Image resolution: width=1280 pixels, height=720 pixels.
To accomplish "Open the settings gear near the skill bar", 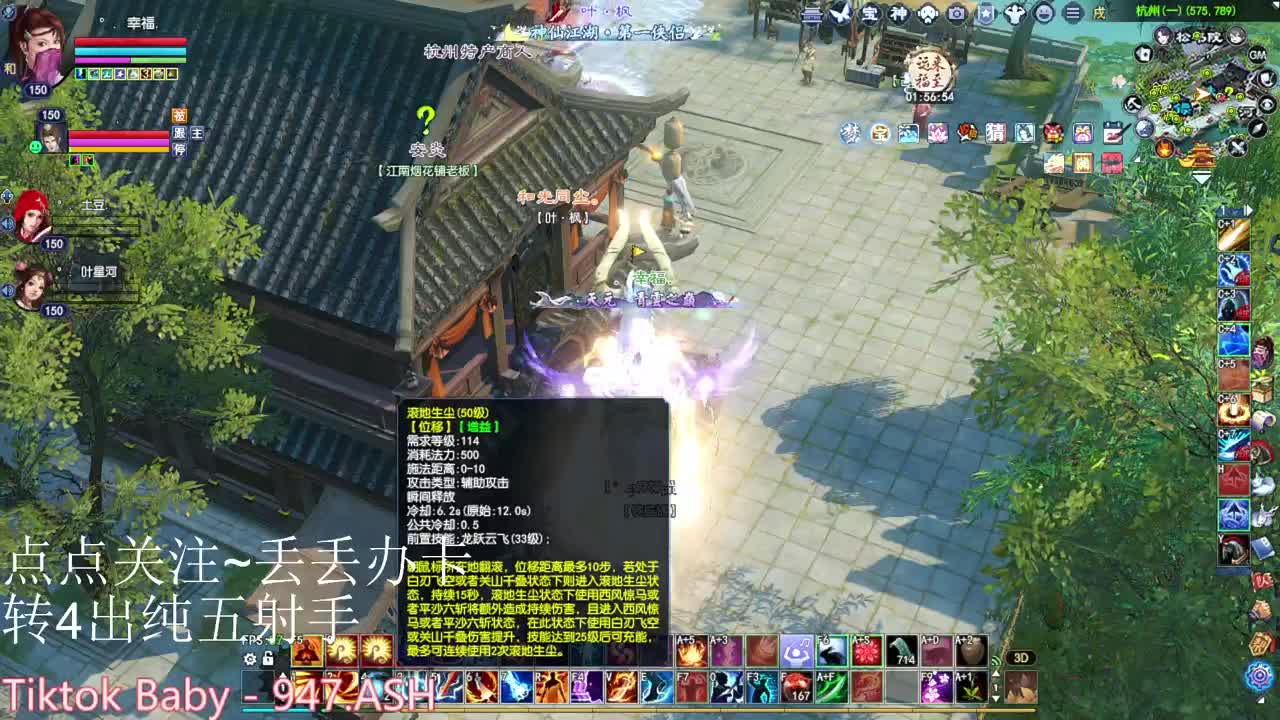I will [250, 659].
